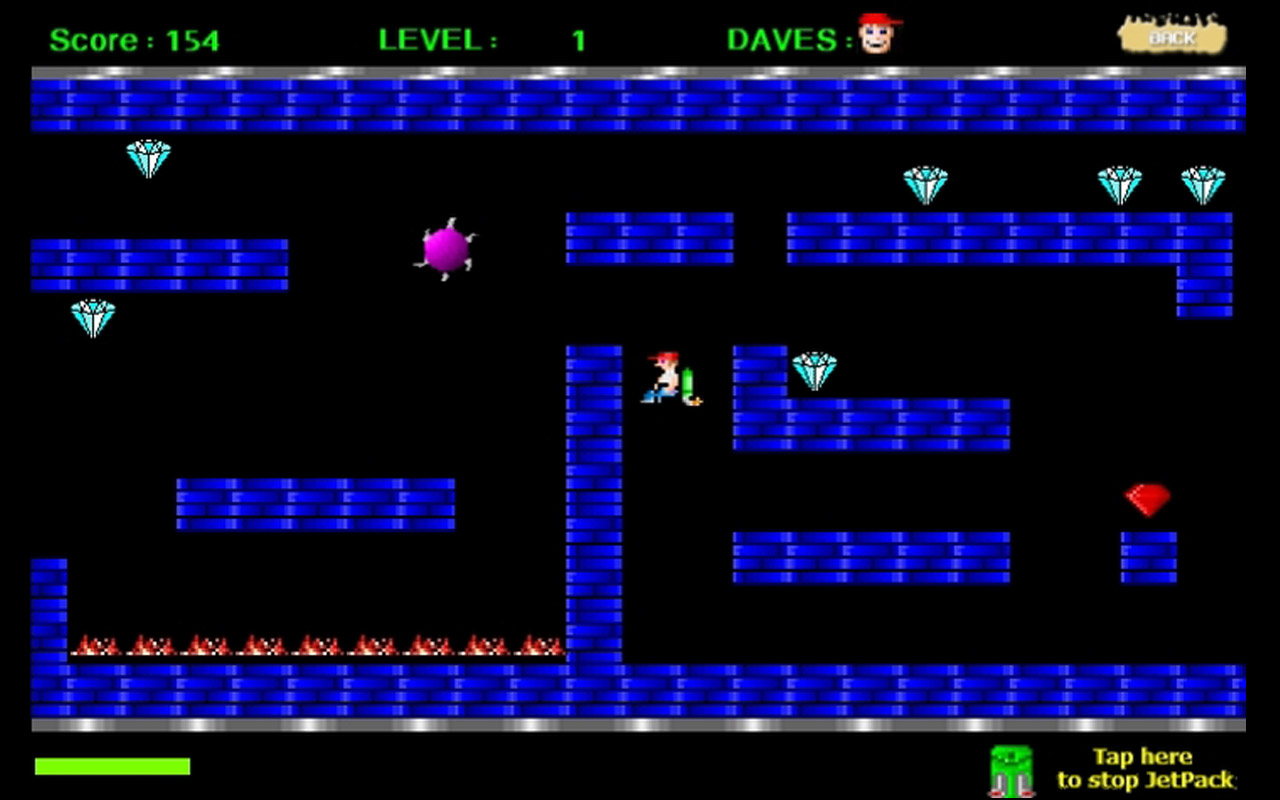Select the red gem near the right edge
Screen dimensions: 1280x800
[1147, 499]
